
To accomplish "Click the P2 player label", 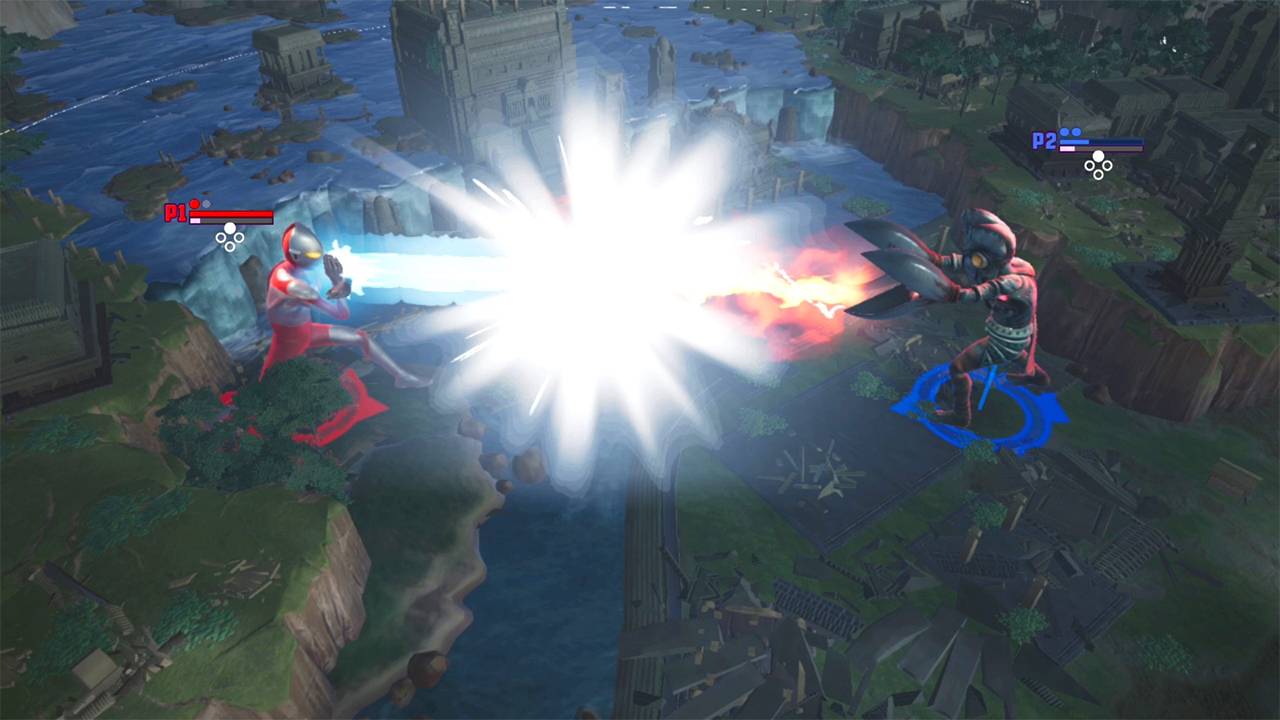I will point(1044,140).
